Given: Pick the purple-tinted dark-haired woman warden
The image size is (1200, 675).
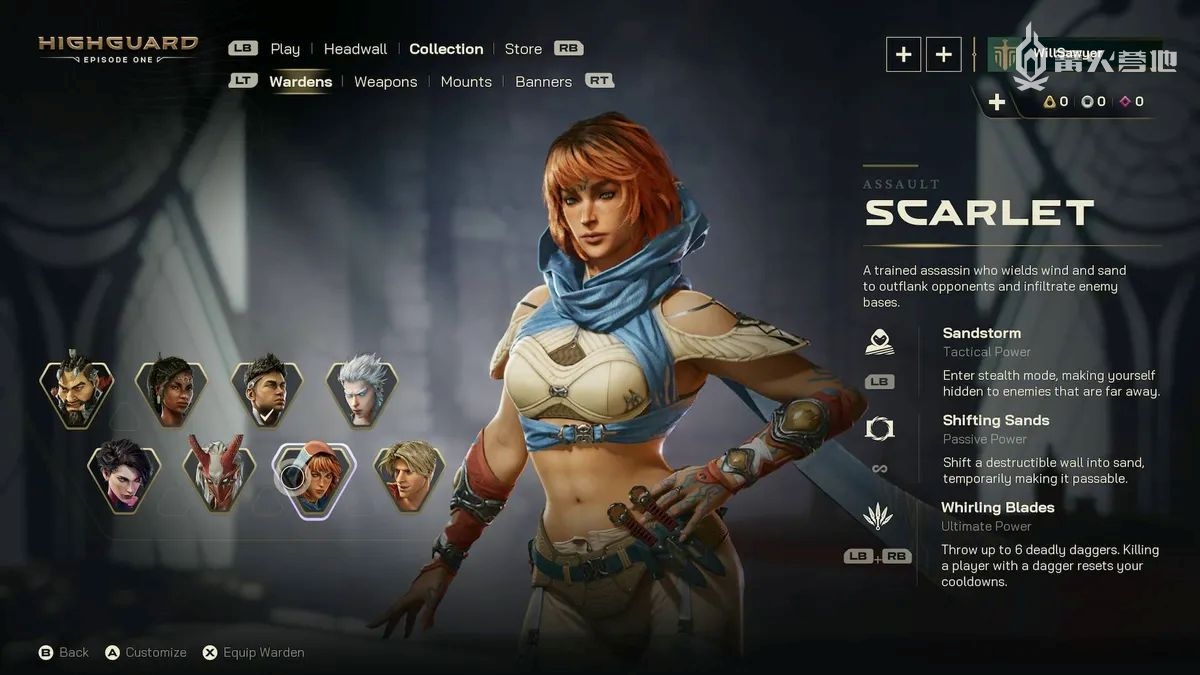Looking at the screenshot, I should point(124,474).
